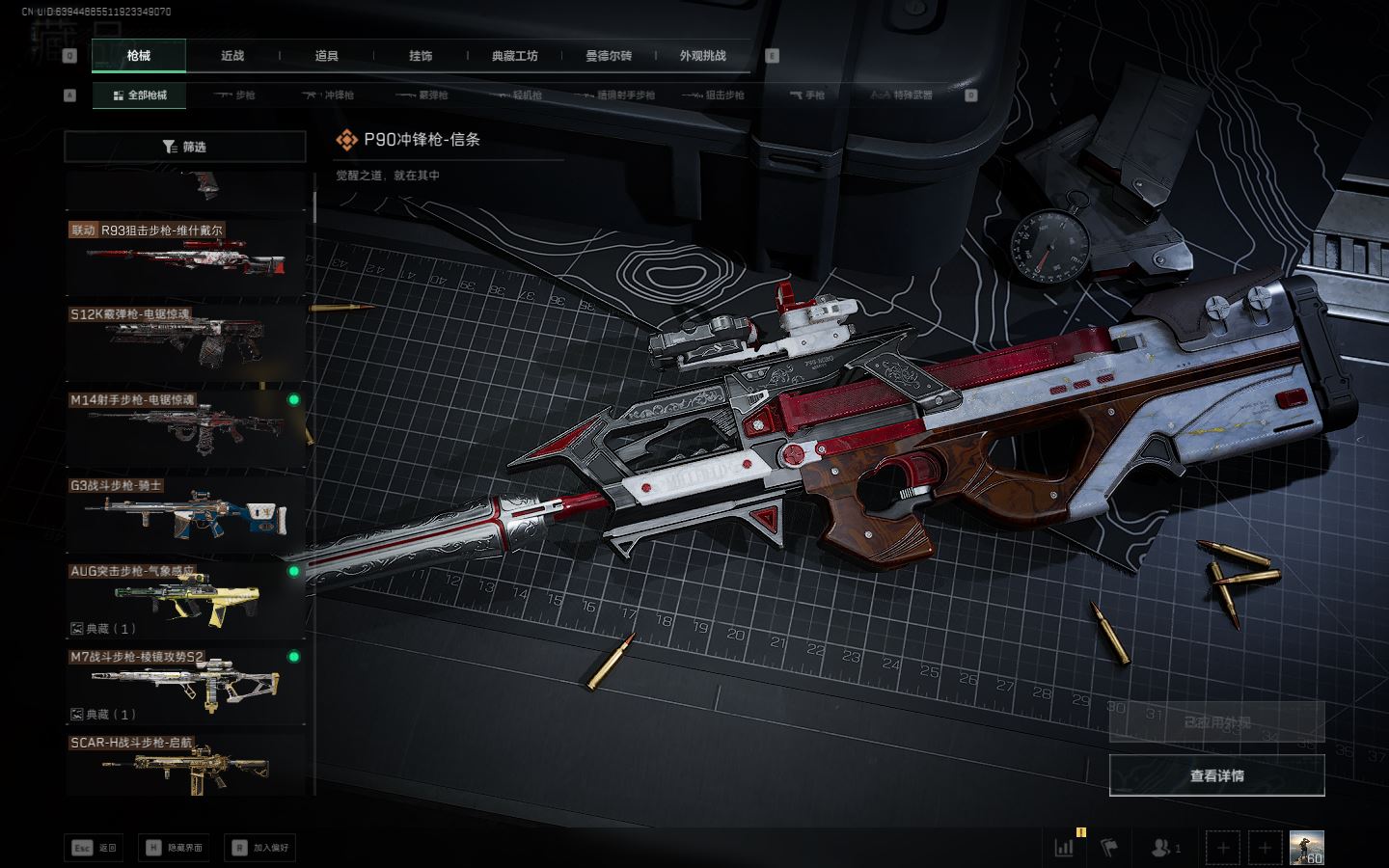
Task: Choose the yellow AUG突击步枪 skin
Action: point(185,598)
